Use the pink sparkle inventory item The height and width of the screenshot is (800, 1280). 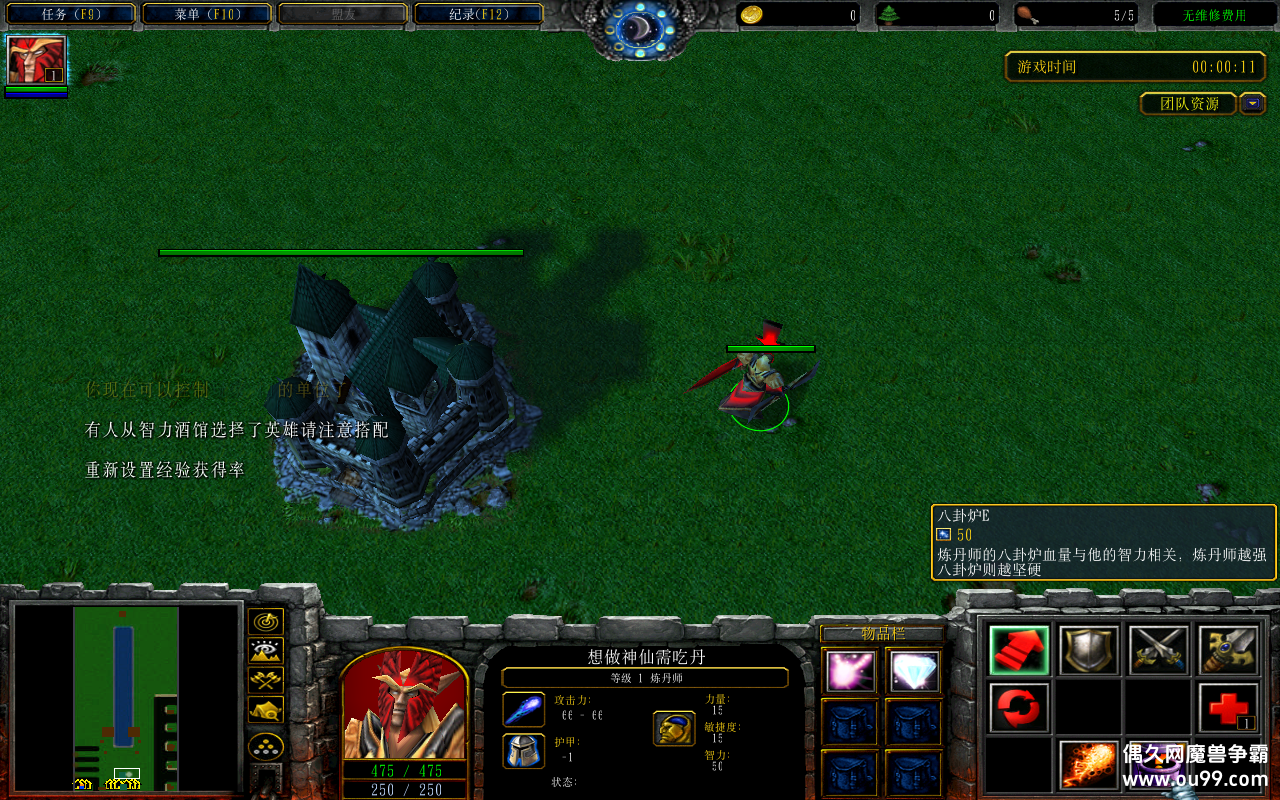click(x=851, y=671)
